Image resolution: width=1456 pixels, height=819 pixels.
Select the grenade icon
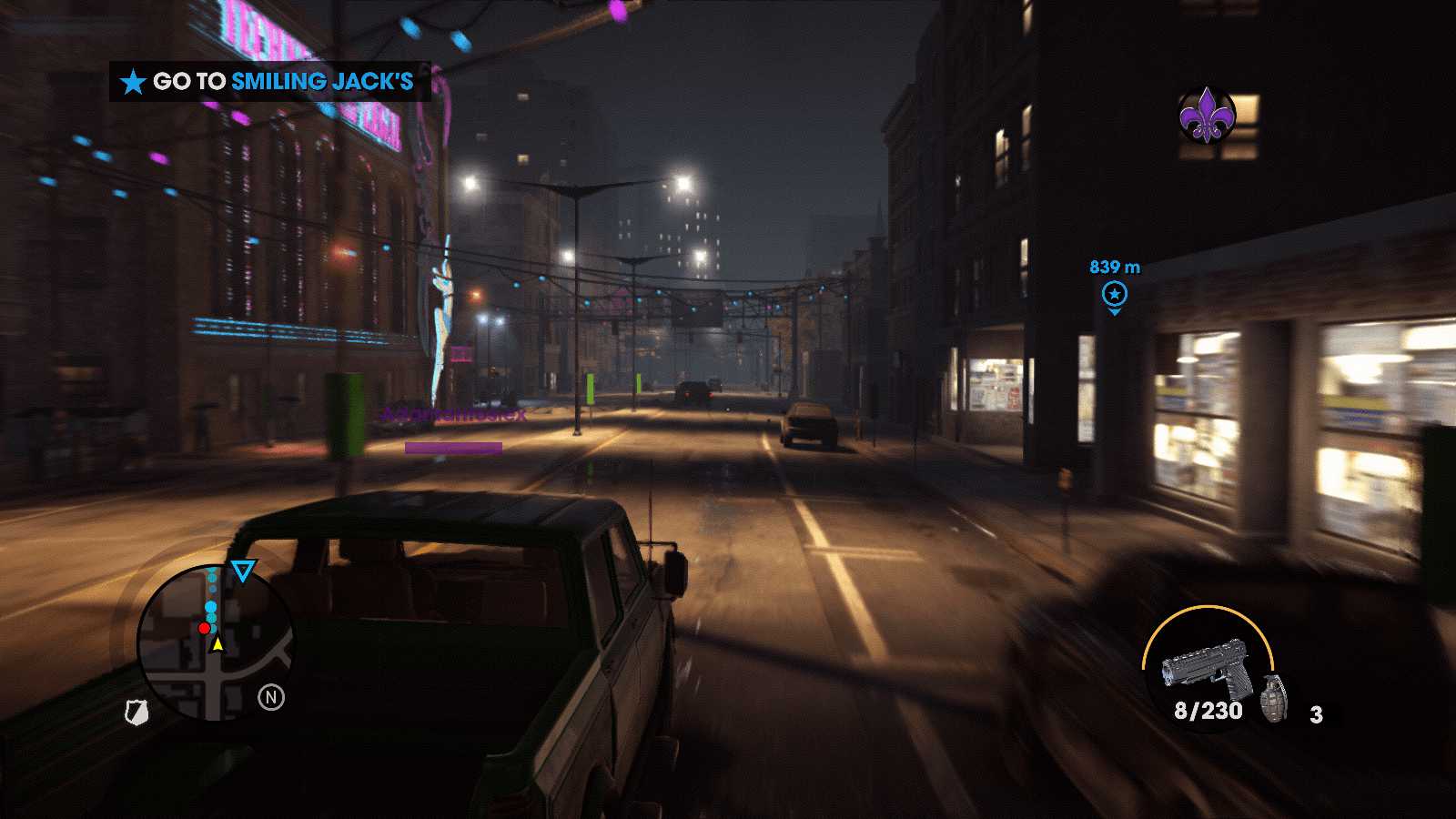(x=1274, y=698)
